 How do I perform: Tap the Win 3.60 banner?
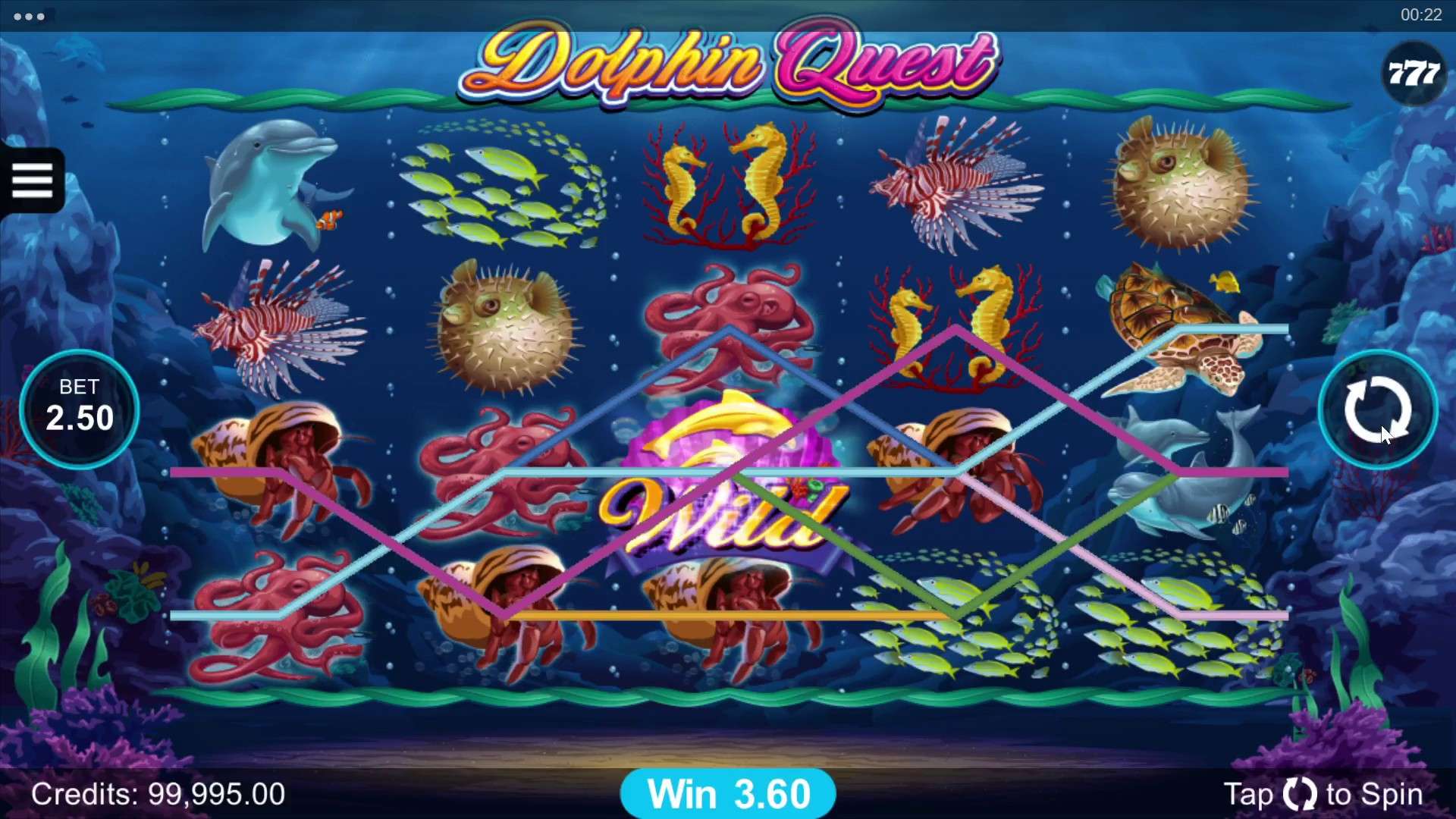pyautogui.click(x=728, y=793)
